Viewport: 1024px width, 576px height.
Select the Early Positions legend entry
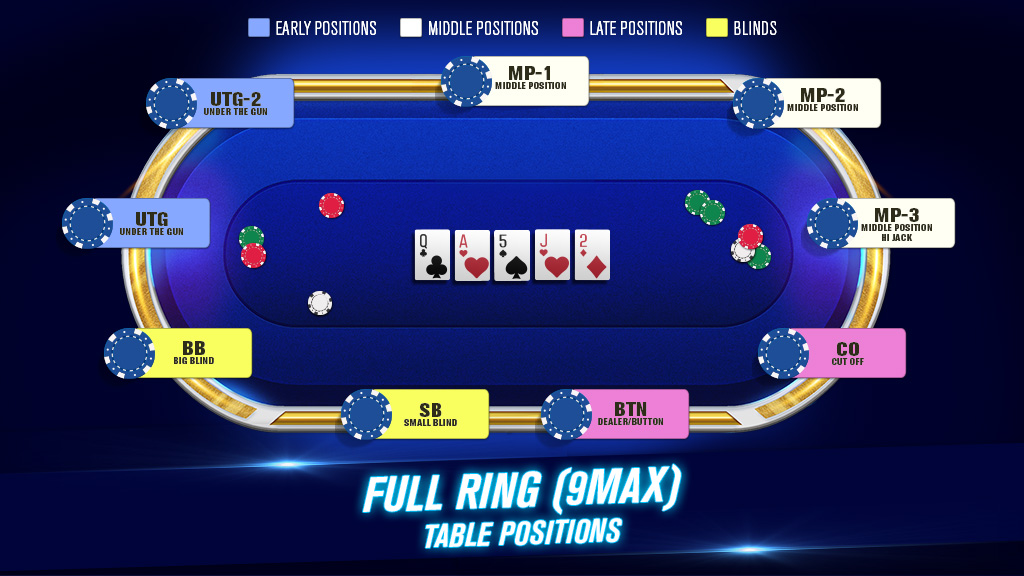coord(313,28)
